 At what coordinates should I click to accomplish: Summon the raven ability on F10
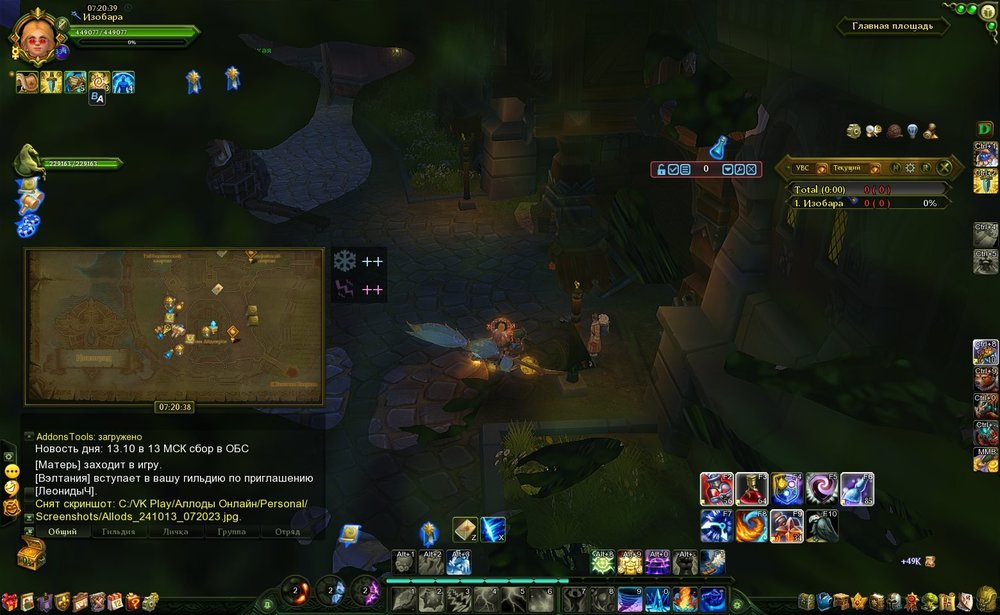pyautogui.click(x=822, y=526)
